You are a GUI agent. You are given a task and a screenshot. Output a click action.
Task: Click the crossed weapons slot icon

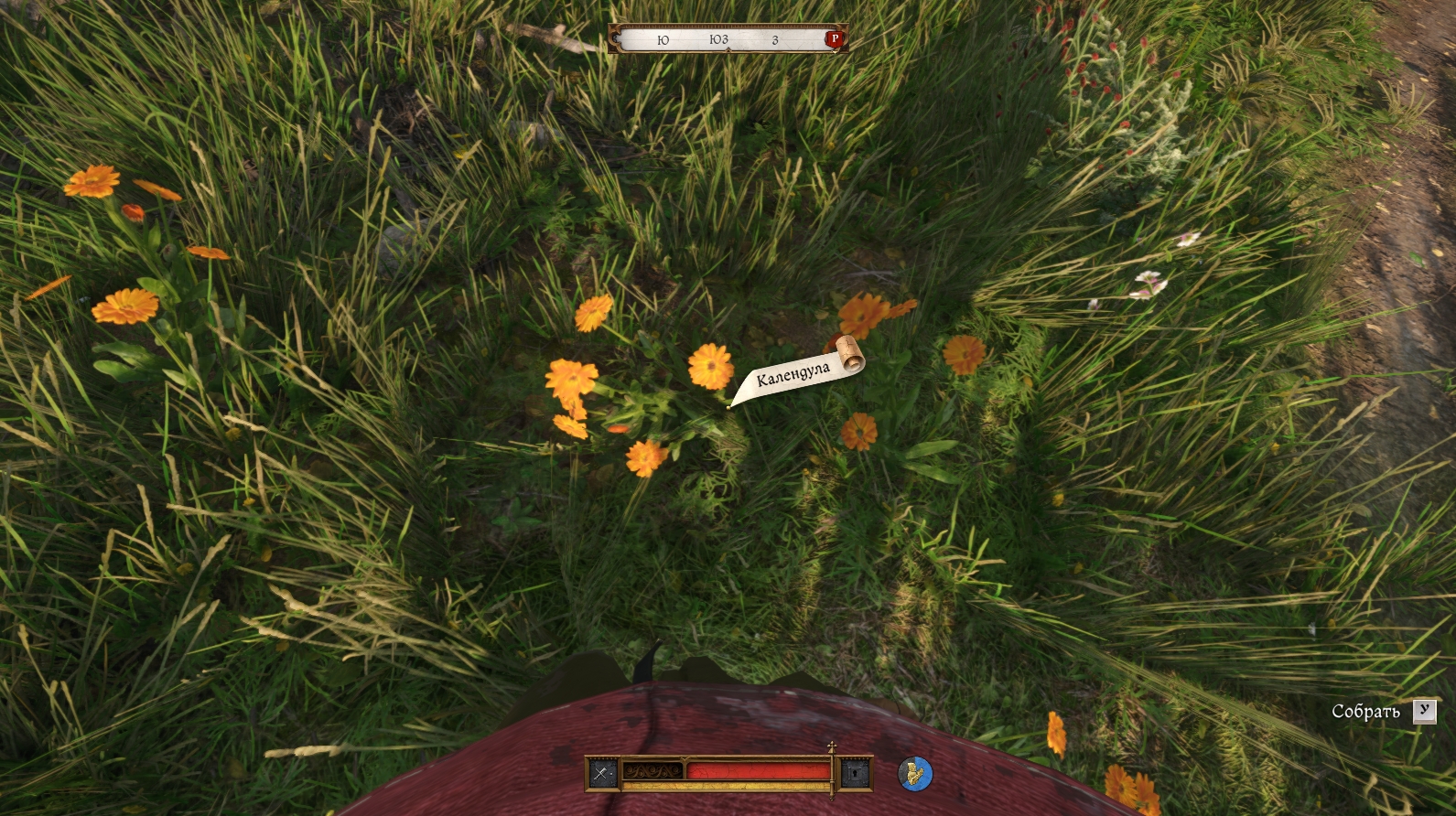(601, 773)
